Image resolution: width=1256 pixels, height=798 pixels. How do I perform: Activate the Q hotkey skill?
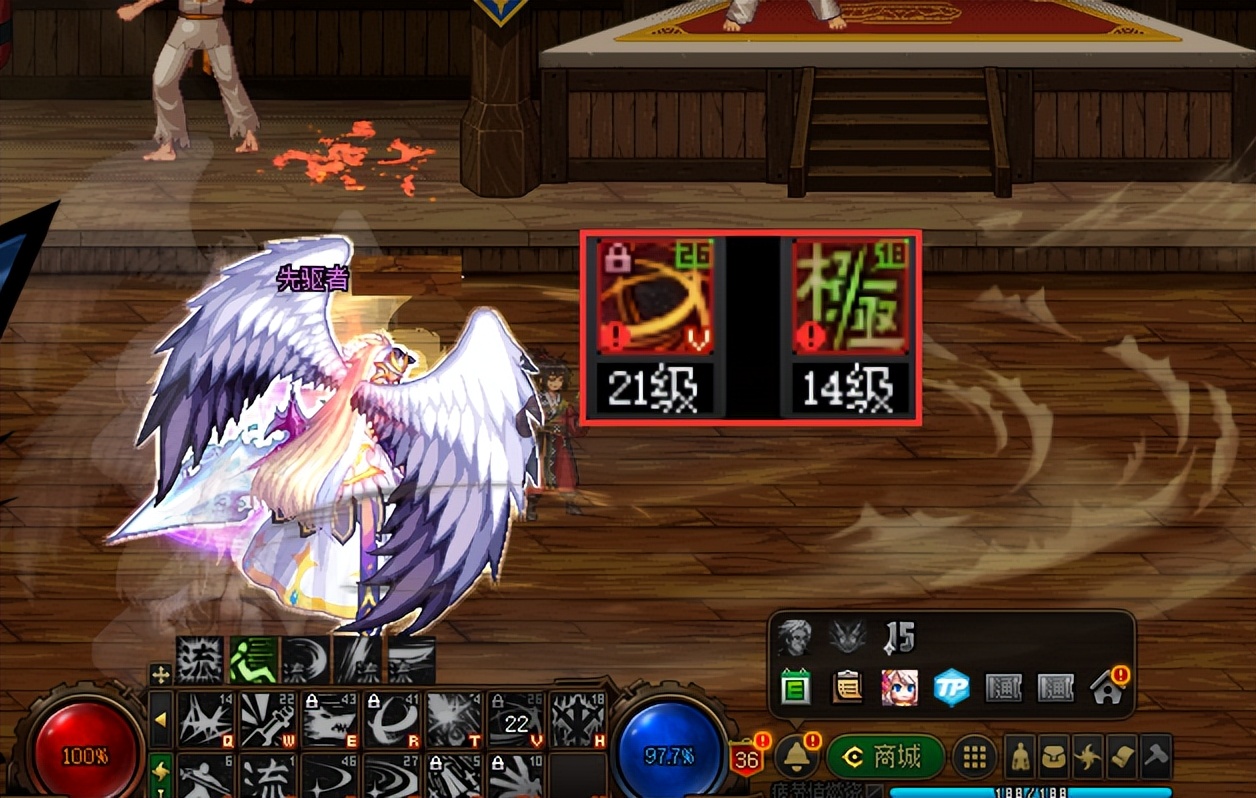(x=205, y=719)
